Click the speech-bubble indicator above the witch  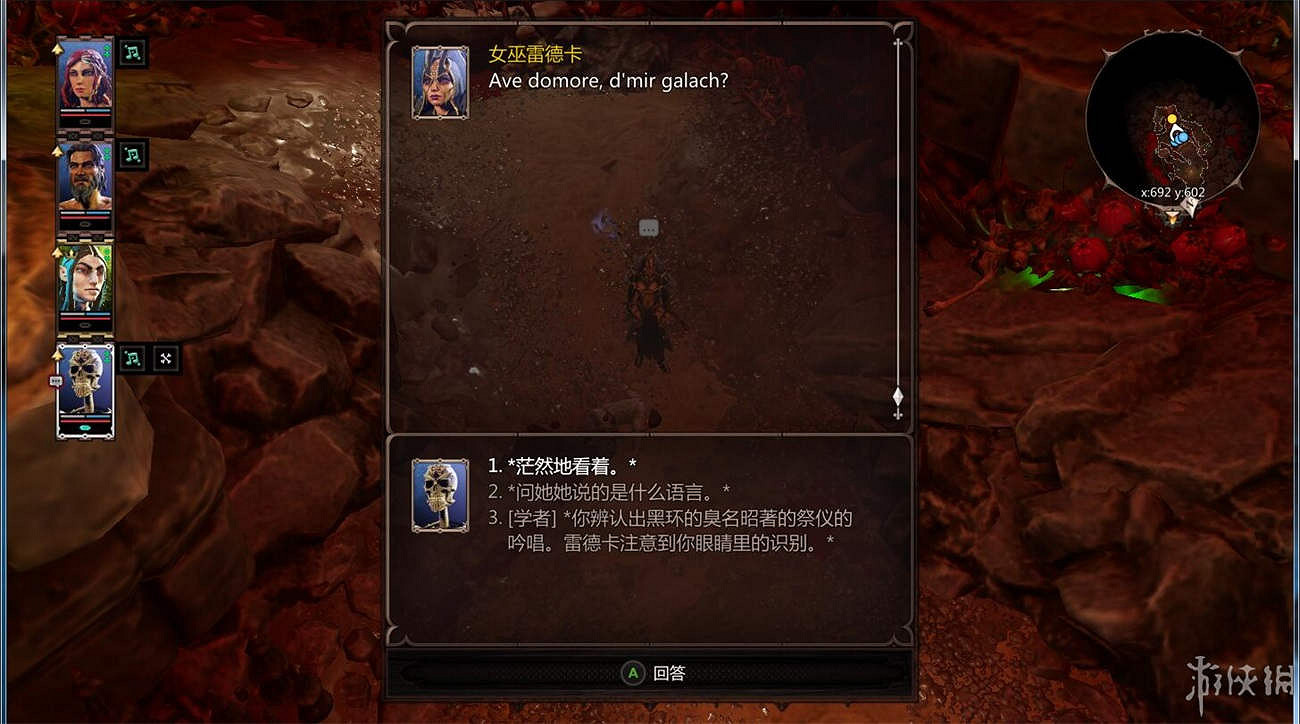click(x=648, y=227)
